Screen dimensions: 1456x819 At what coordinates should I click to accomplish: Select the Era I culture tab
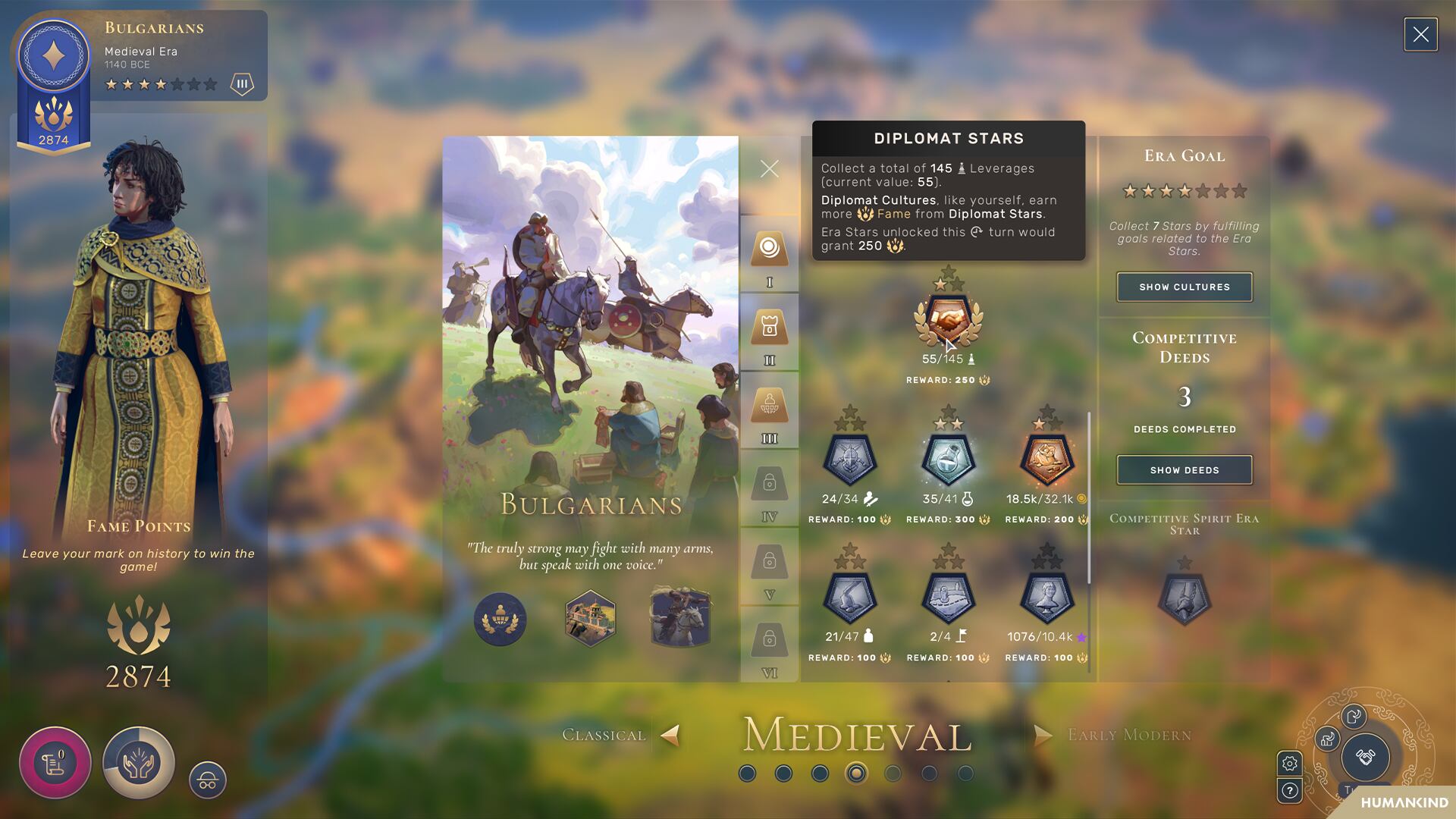(769, 249)
